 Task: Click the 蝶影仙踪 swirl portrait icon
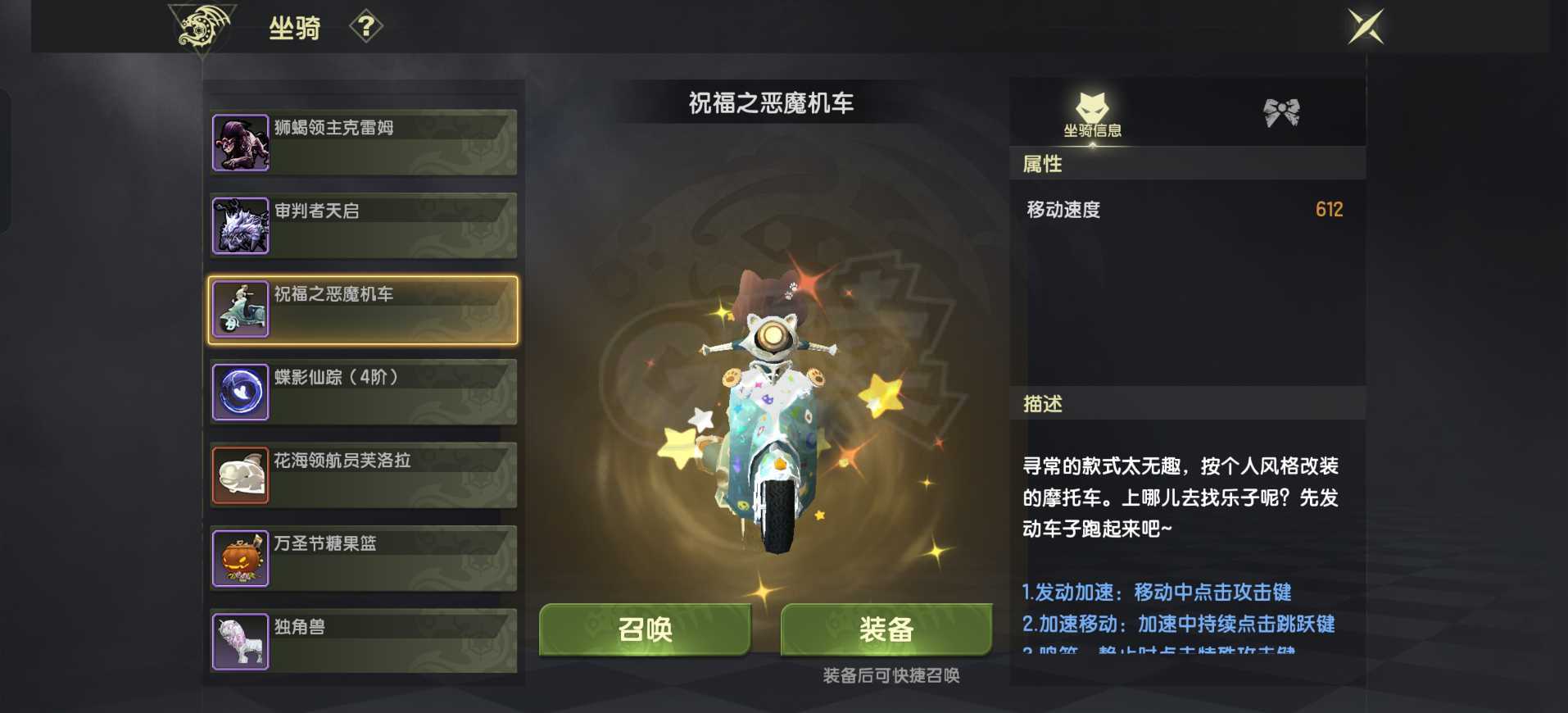click(x=240, y=392)
